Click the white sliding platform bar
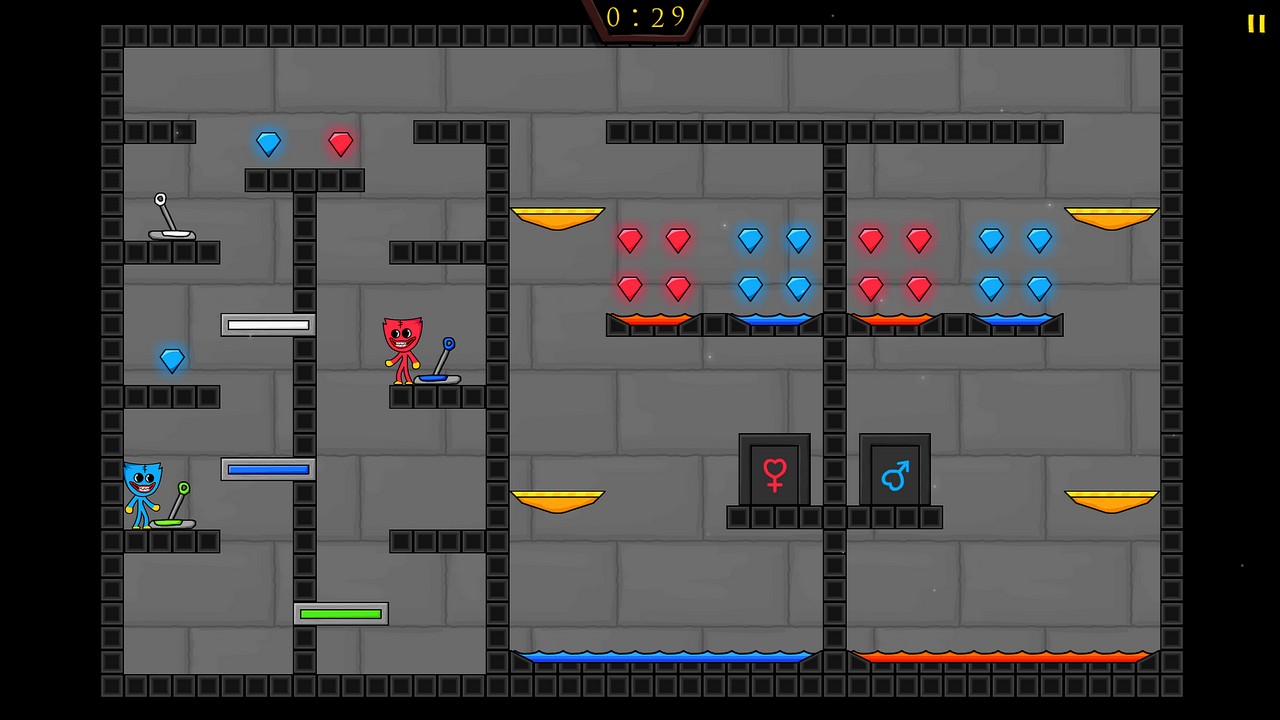Image resolution: width=1280 pixels, height=720 pixels. (x=267, y=323)
